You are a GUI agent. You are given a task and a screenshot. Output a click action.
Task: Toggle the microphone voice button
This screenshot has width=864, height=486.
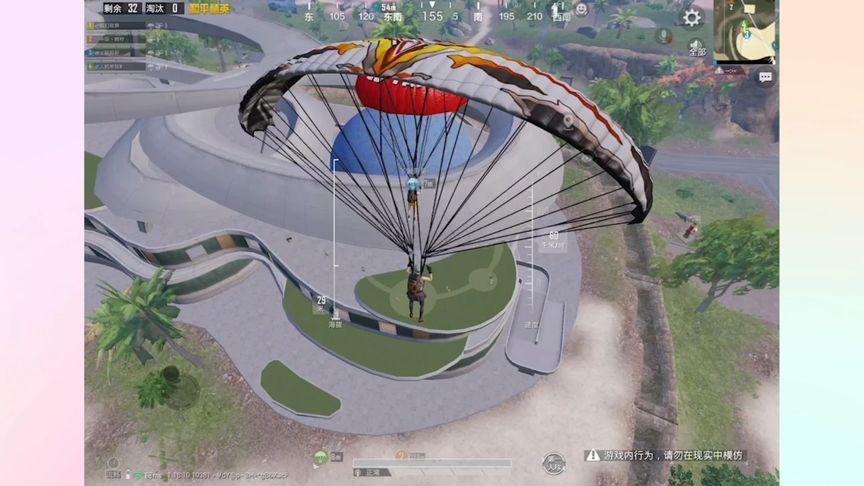(663, 36)
